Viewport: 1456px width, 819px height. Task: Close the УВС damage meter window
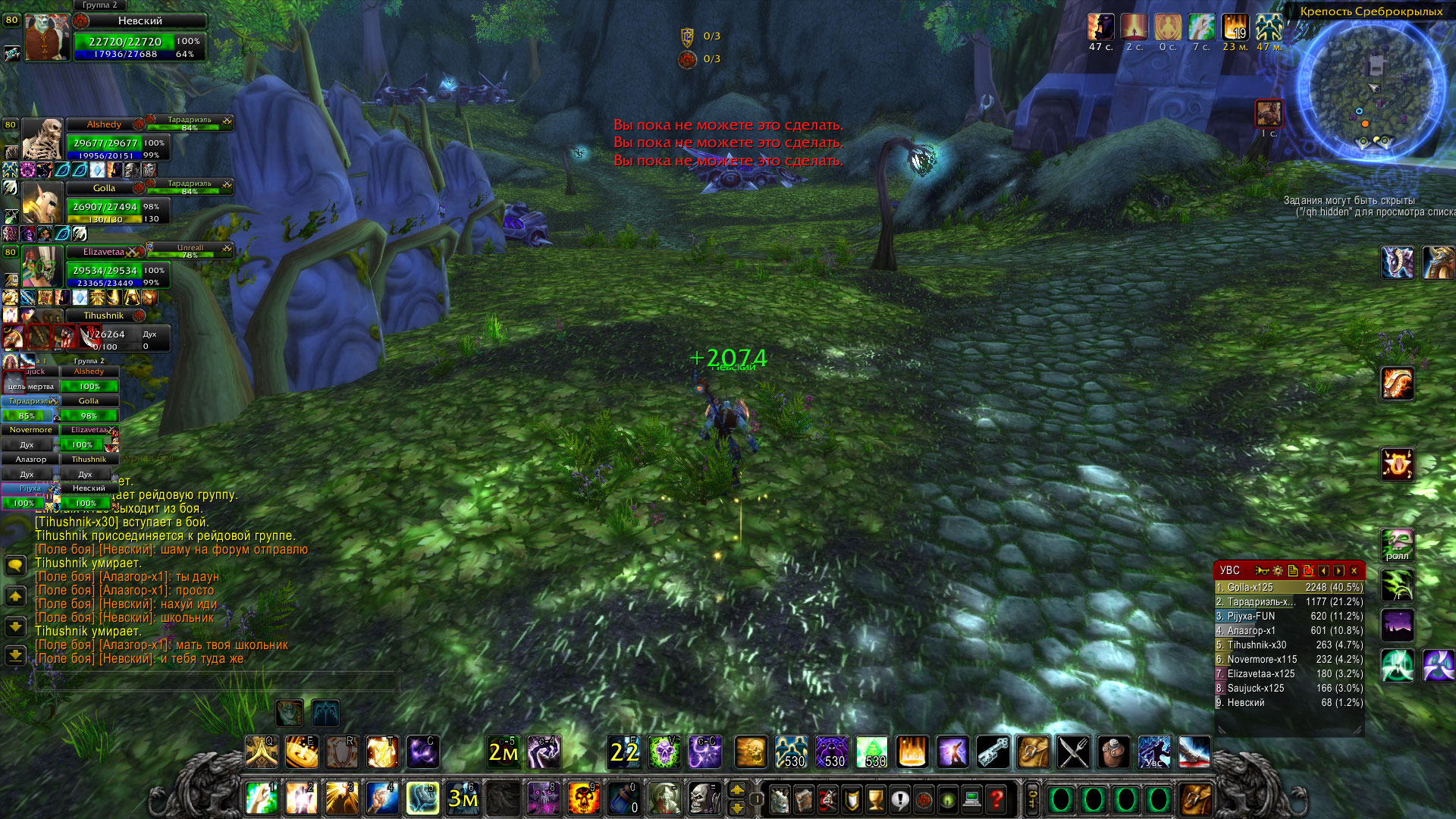[1354, 571]
